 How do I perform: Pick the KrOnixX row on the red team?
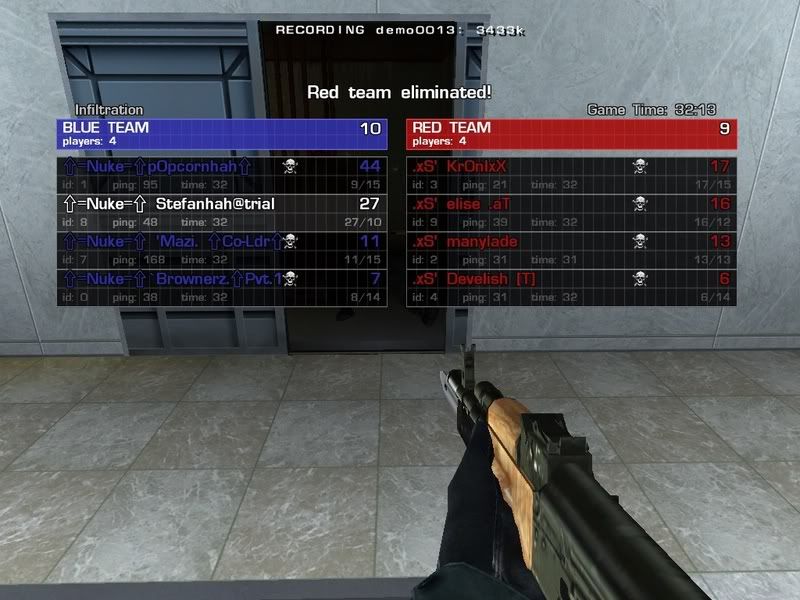point(571,174)
